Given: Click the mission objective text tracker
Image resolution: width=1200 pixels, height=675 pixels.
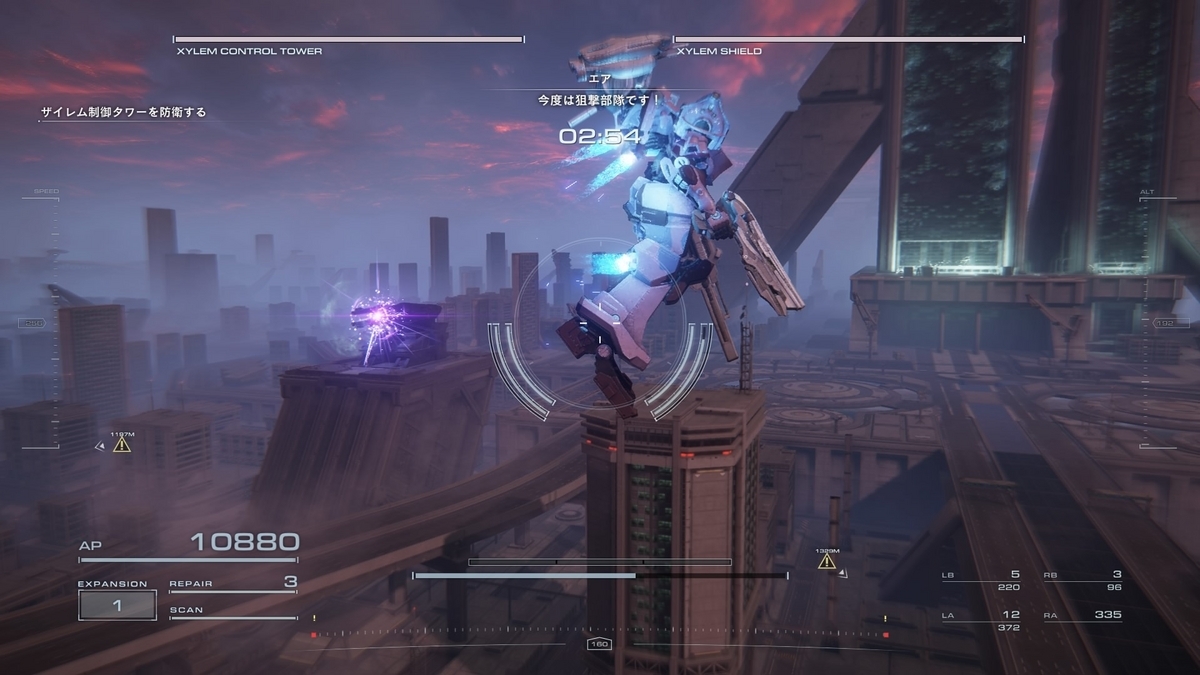Looking at the screenshot, I should 123,113.
